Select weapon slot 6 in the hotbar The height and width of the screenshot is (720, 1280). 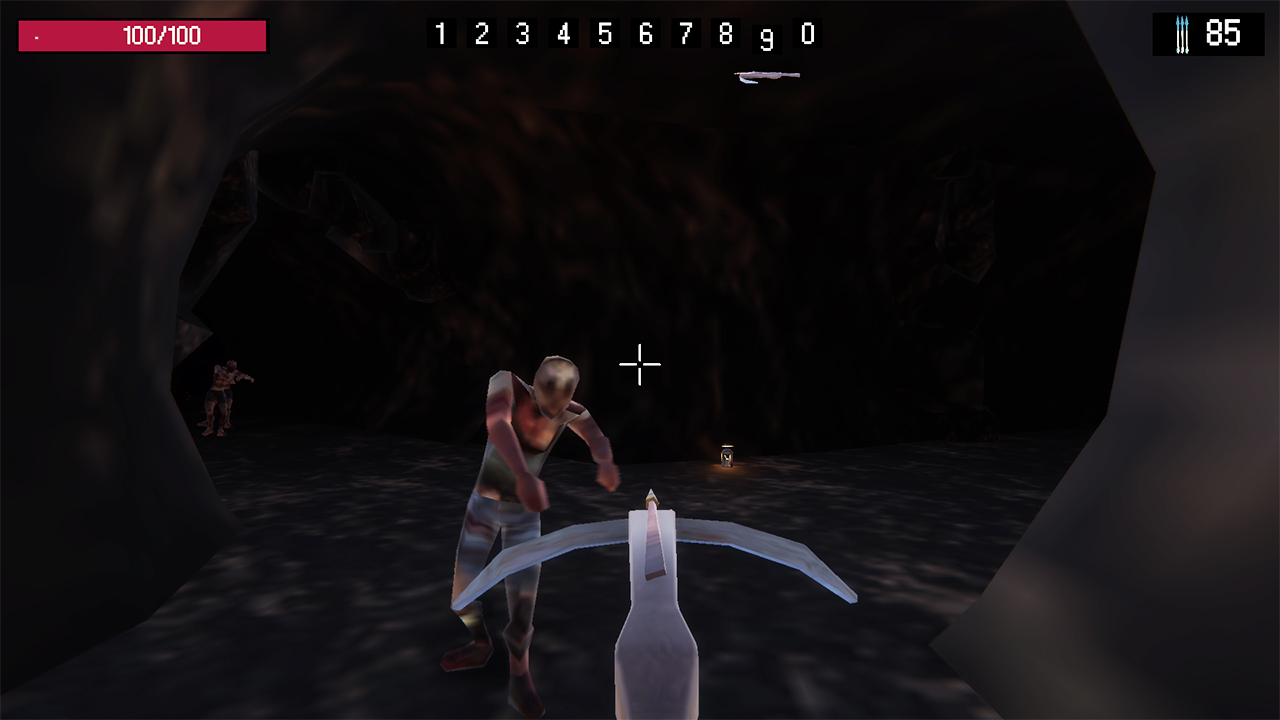[645, 33]
